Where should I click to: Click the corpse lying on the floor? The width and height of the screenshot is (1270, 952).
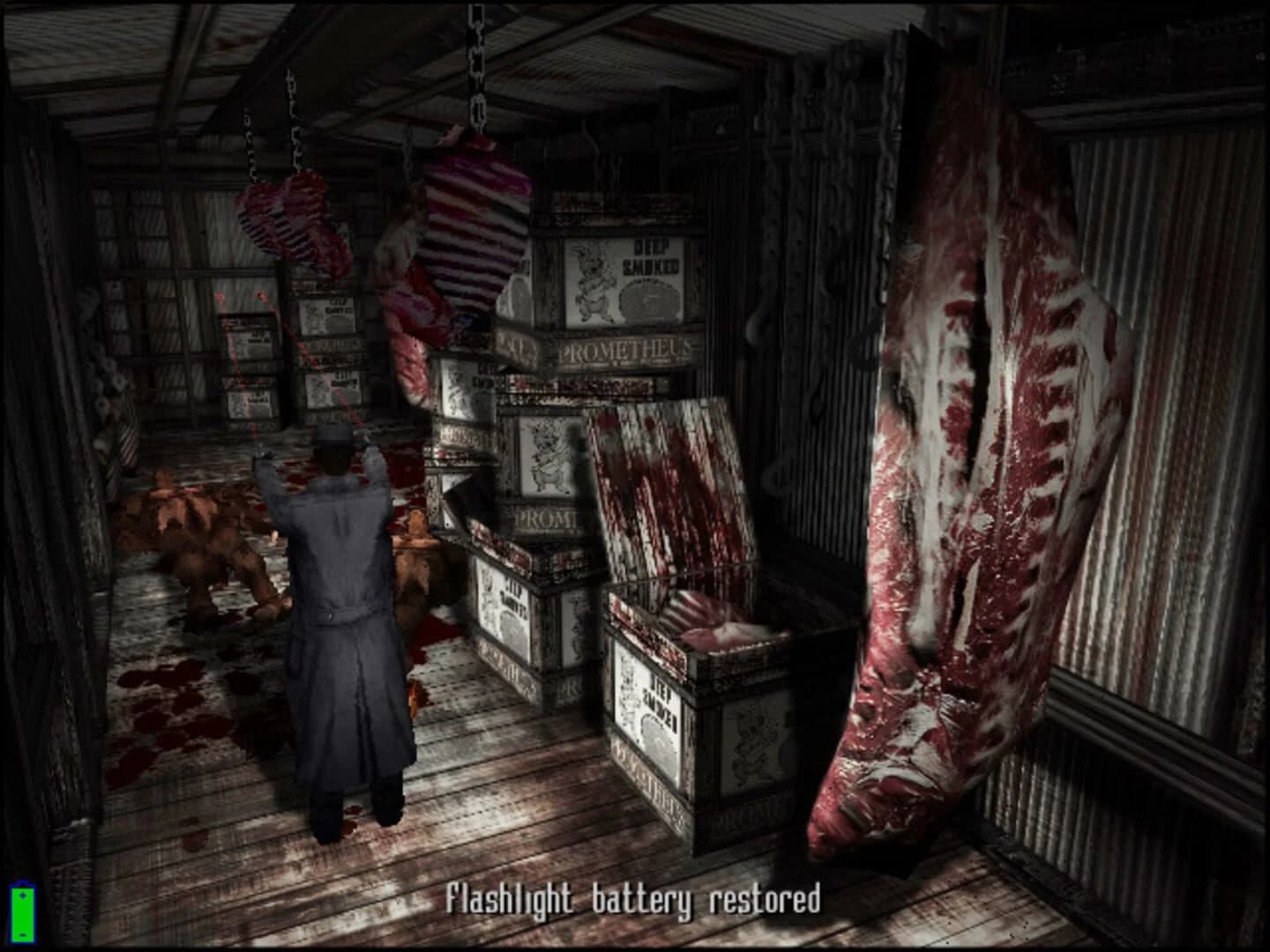coord(203,547)
